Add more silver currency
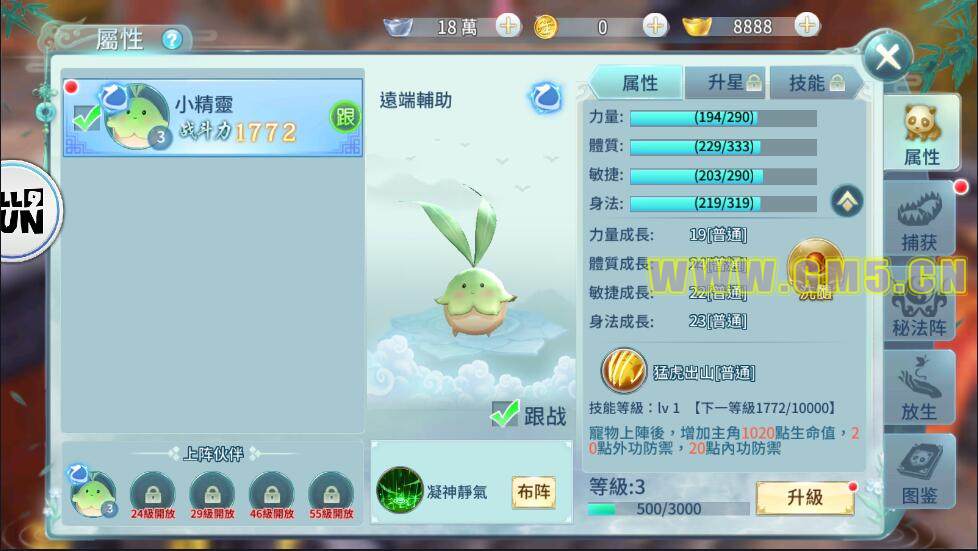This screenshot has height=551, width=978. [508, 26]
